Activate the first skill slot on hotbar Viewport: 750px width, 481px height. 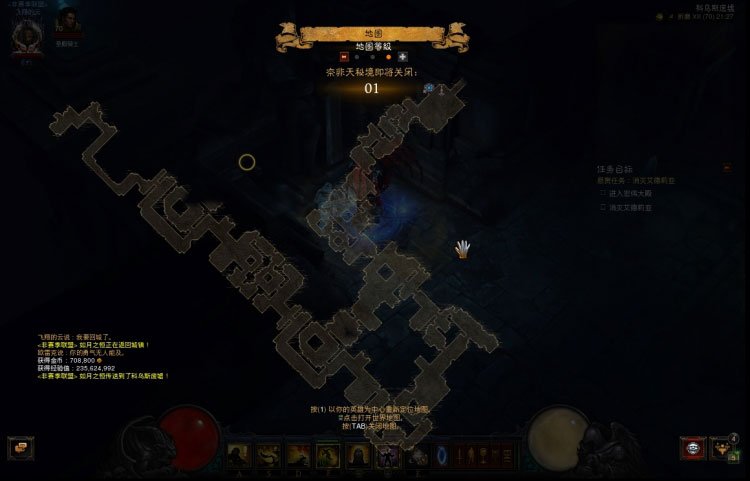(x=239, y=456)
